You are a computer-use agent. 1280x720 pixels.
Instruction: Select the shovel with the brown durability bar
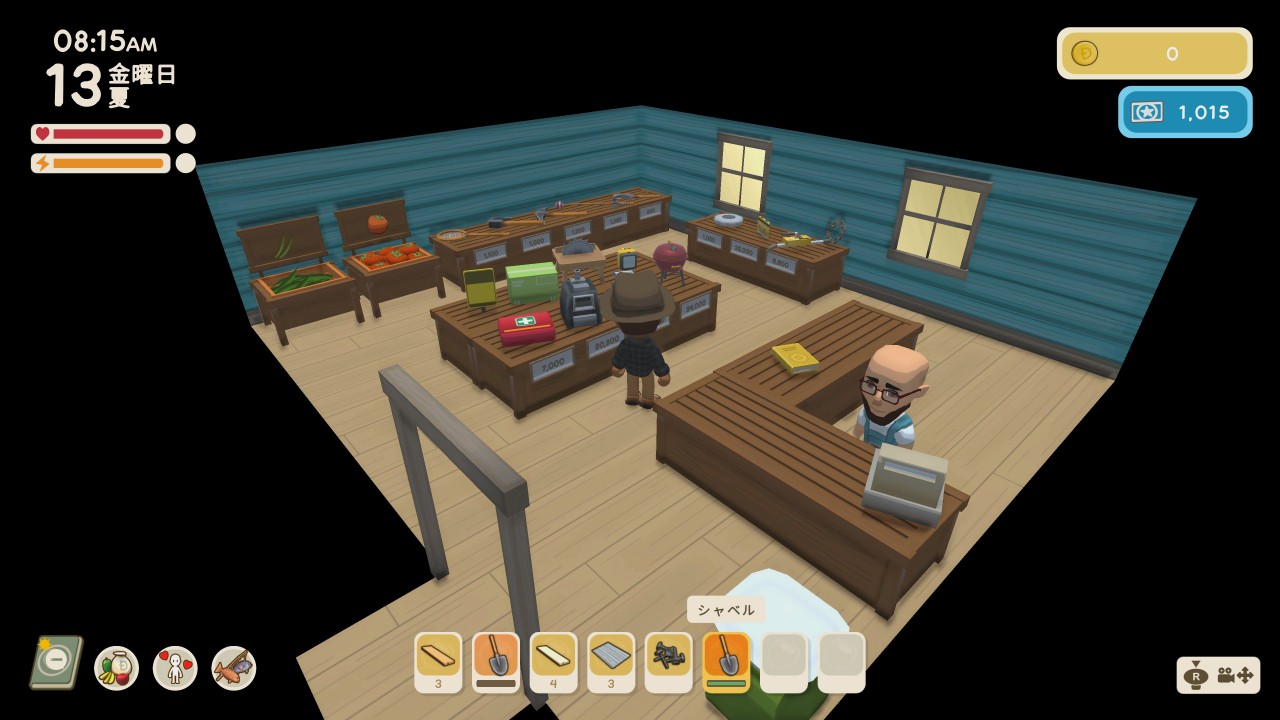click(496, 661)
